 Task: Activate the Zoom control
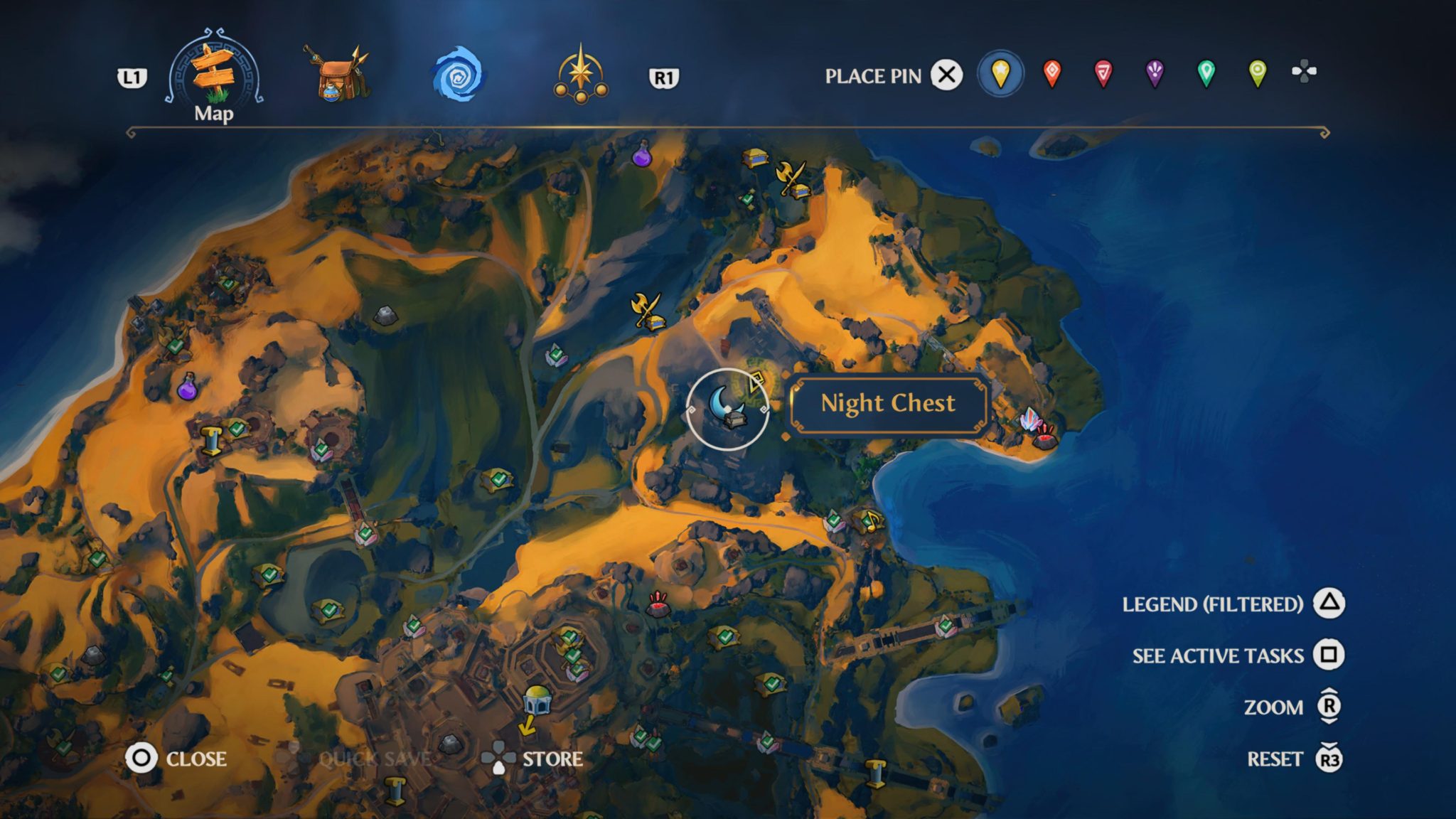tap(1280, 707)
